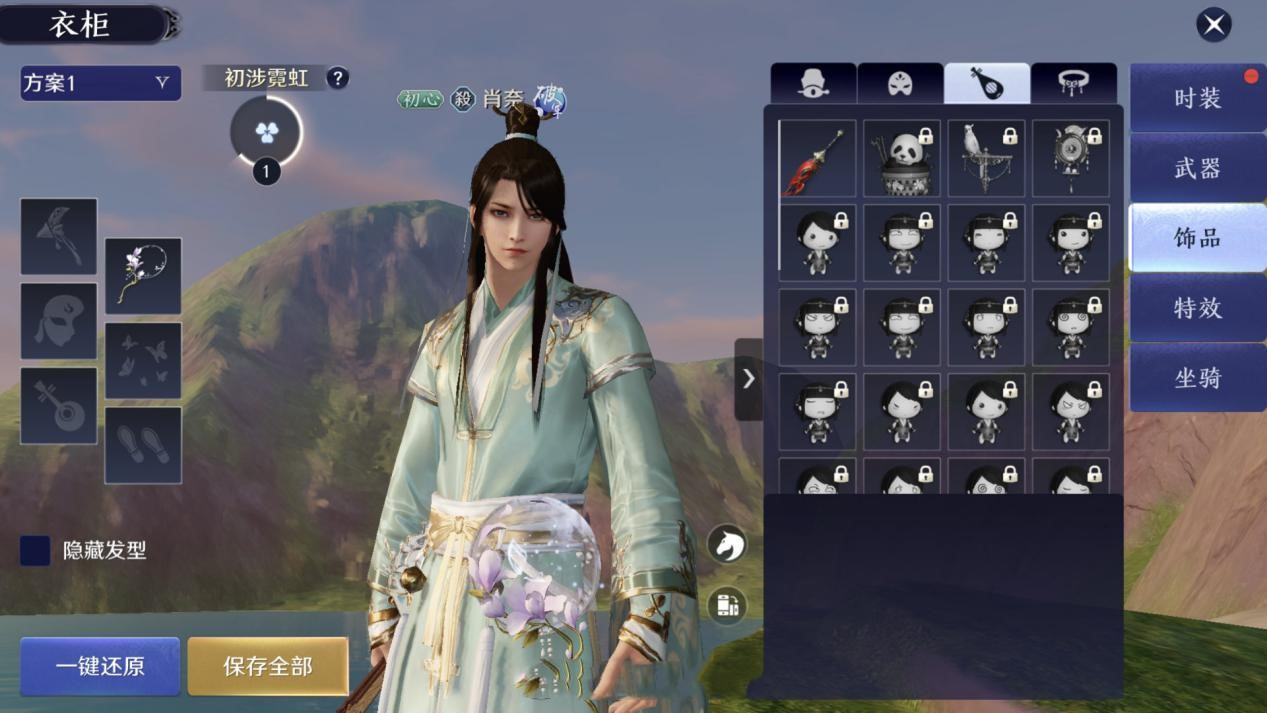Select the equipped flower orb slot
The width and height of the screenshot is (1267, 713).
[x=143, y=276]
